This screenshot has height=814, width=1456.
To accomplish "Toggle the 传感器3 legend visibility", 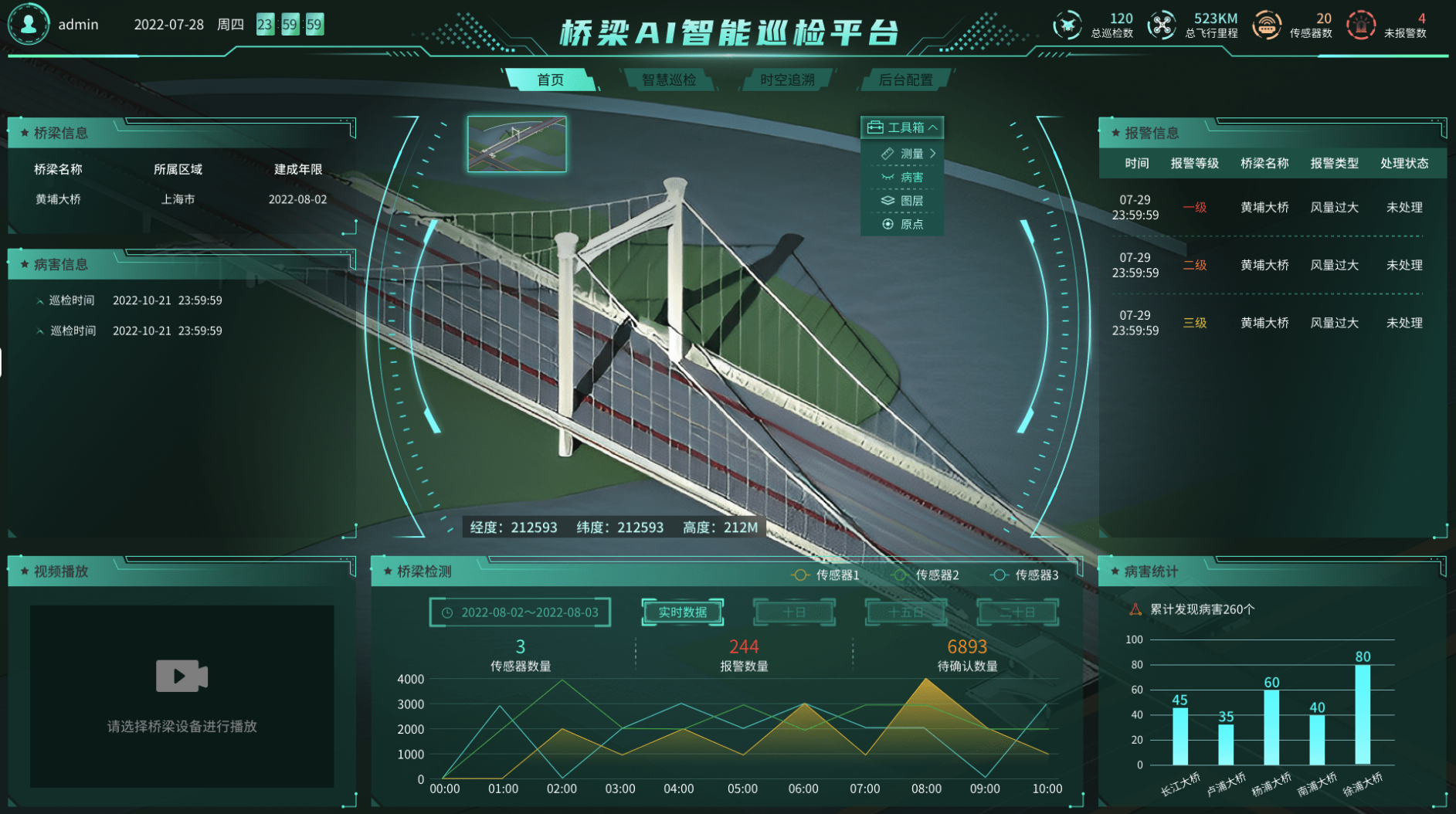I will 1026,575.
